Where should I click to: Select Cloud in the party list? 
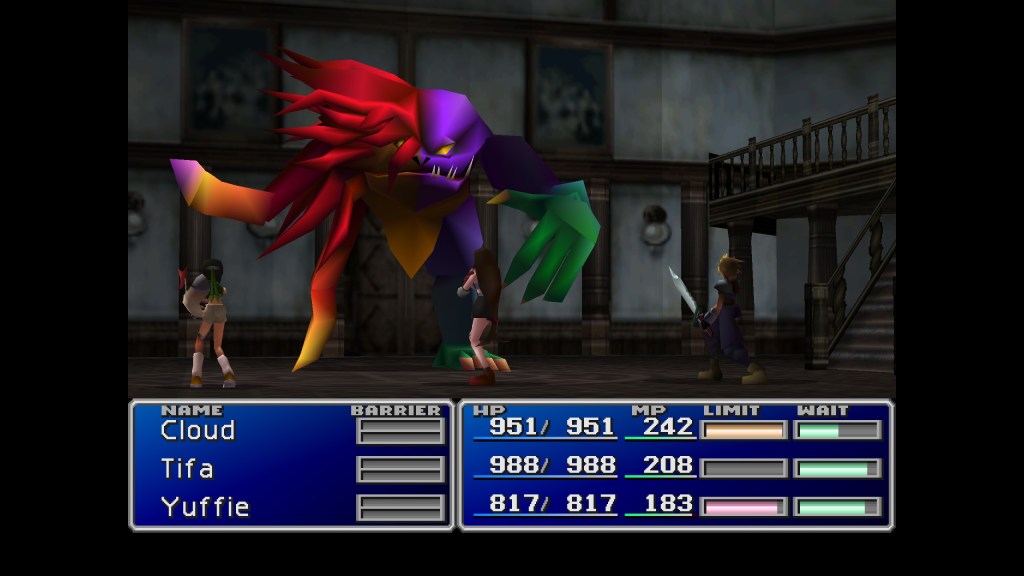click(x=198, y=431)
